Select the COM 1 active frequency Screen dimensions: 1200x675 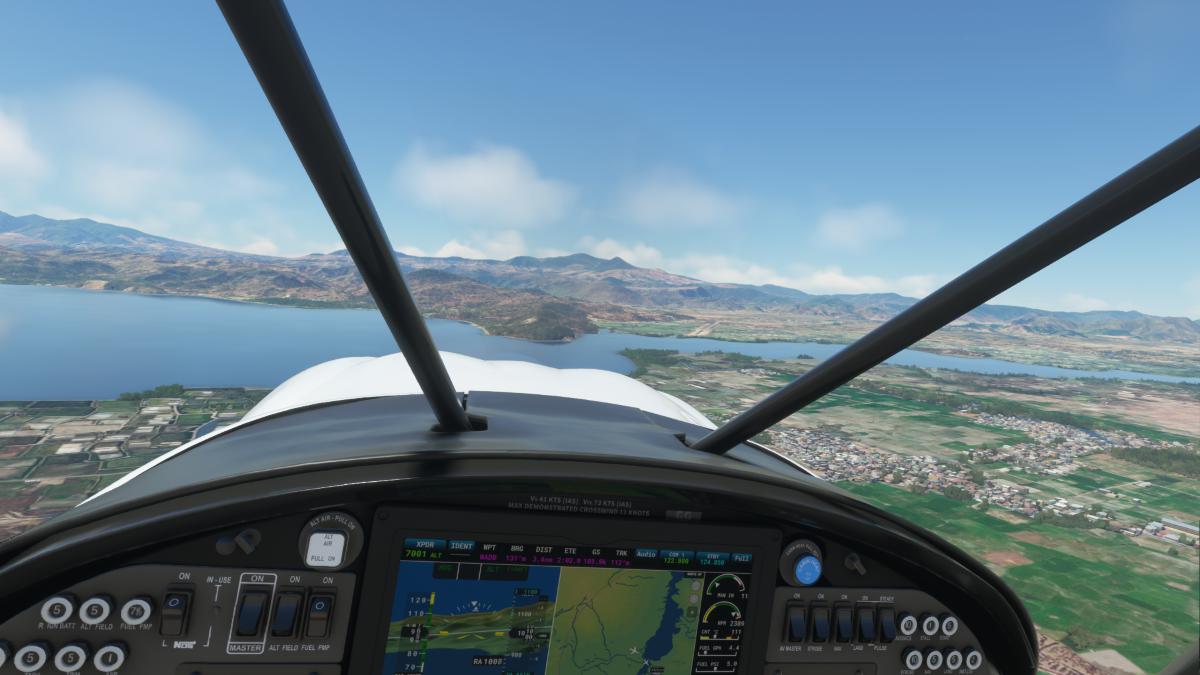point(678,556)
